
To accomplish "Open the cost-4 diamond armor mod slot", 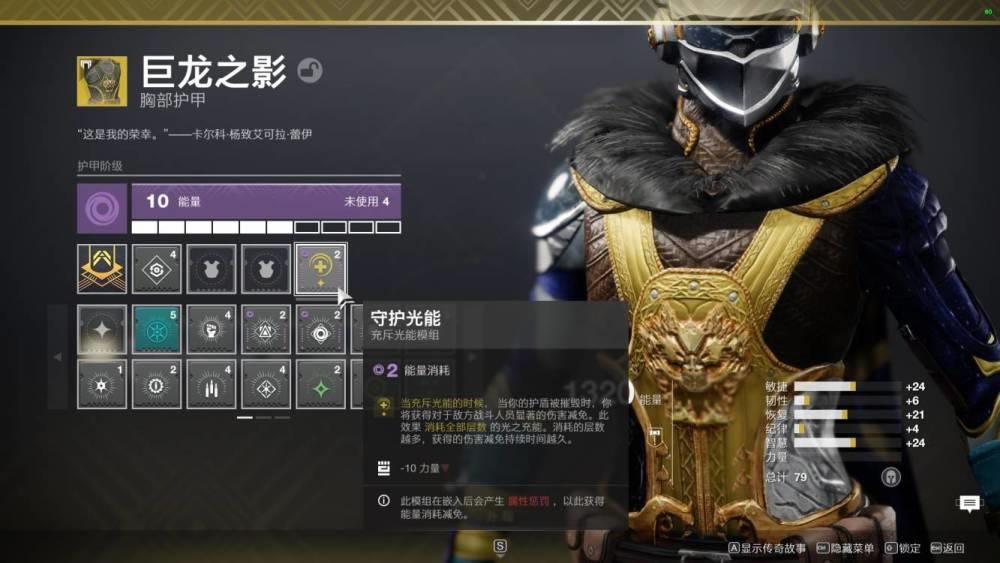I will point(157,269).
